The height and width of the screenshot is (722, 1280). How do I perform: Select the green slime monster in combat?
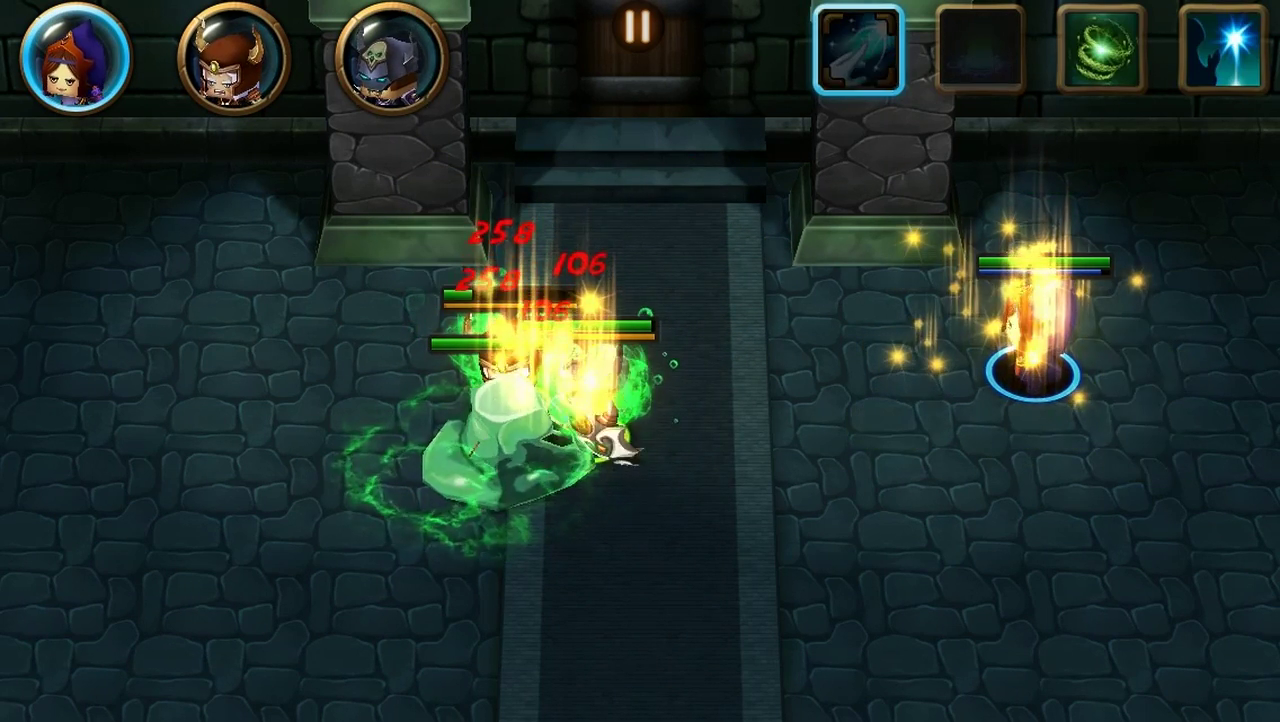pyautogui.click(x=500, y=440)
